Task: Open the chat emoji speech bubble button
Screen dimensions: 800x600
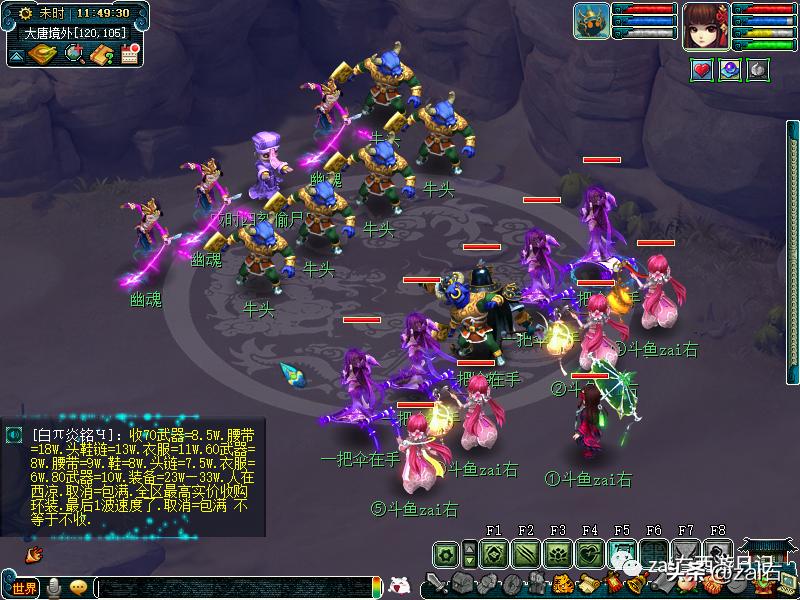Action: [x=78, y=588]
